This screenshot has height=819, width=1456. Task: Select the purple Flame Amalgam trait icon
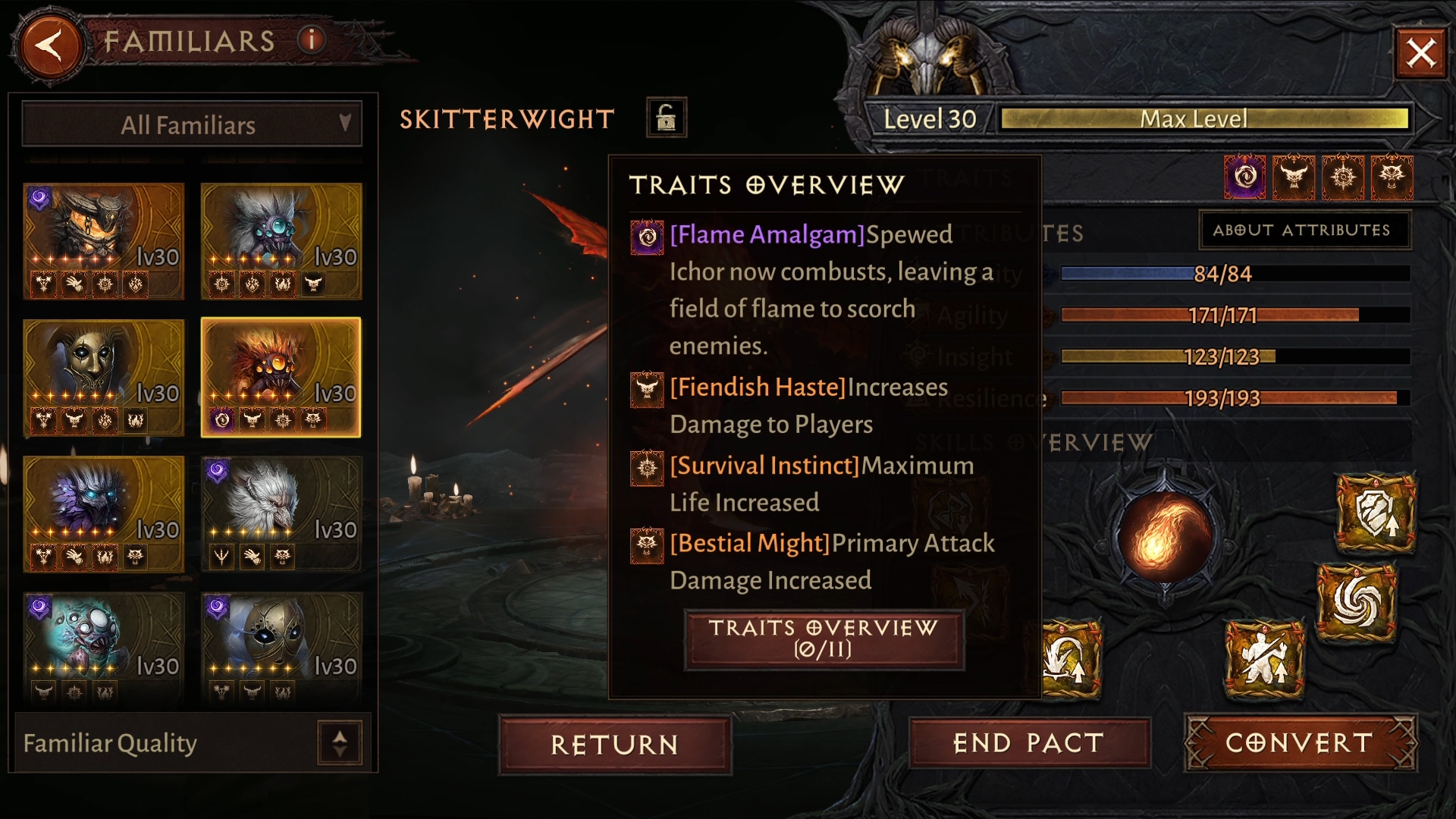coord(1244,177)
